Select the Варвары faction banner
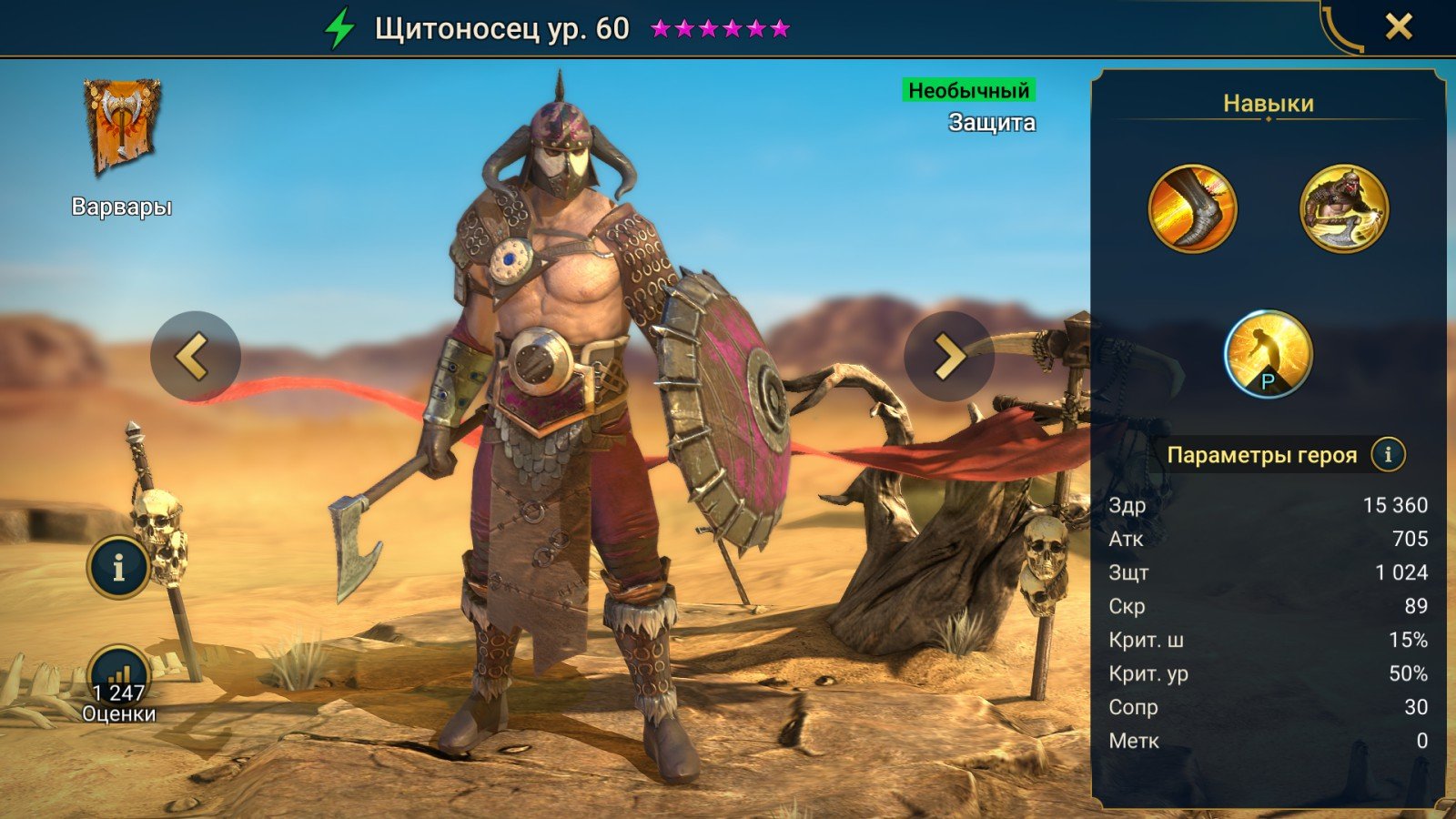The image size is (1456, 819). (122, 127)
